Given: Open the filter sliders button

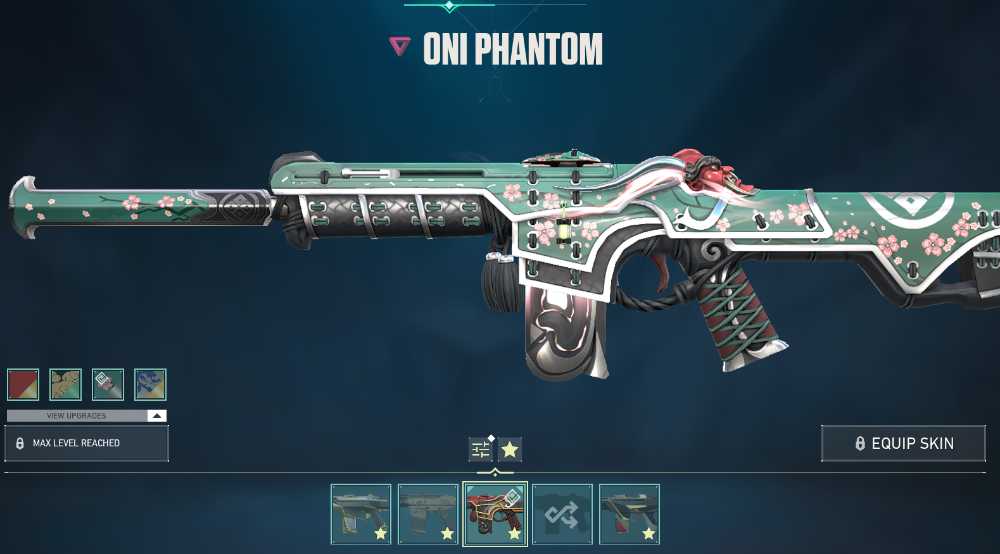Looking at the screenshot, I should 481,449.
